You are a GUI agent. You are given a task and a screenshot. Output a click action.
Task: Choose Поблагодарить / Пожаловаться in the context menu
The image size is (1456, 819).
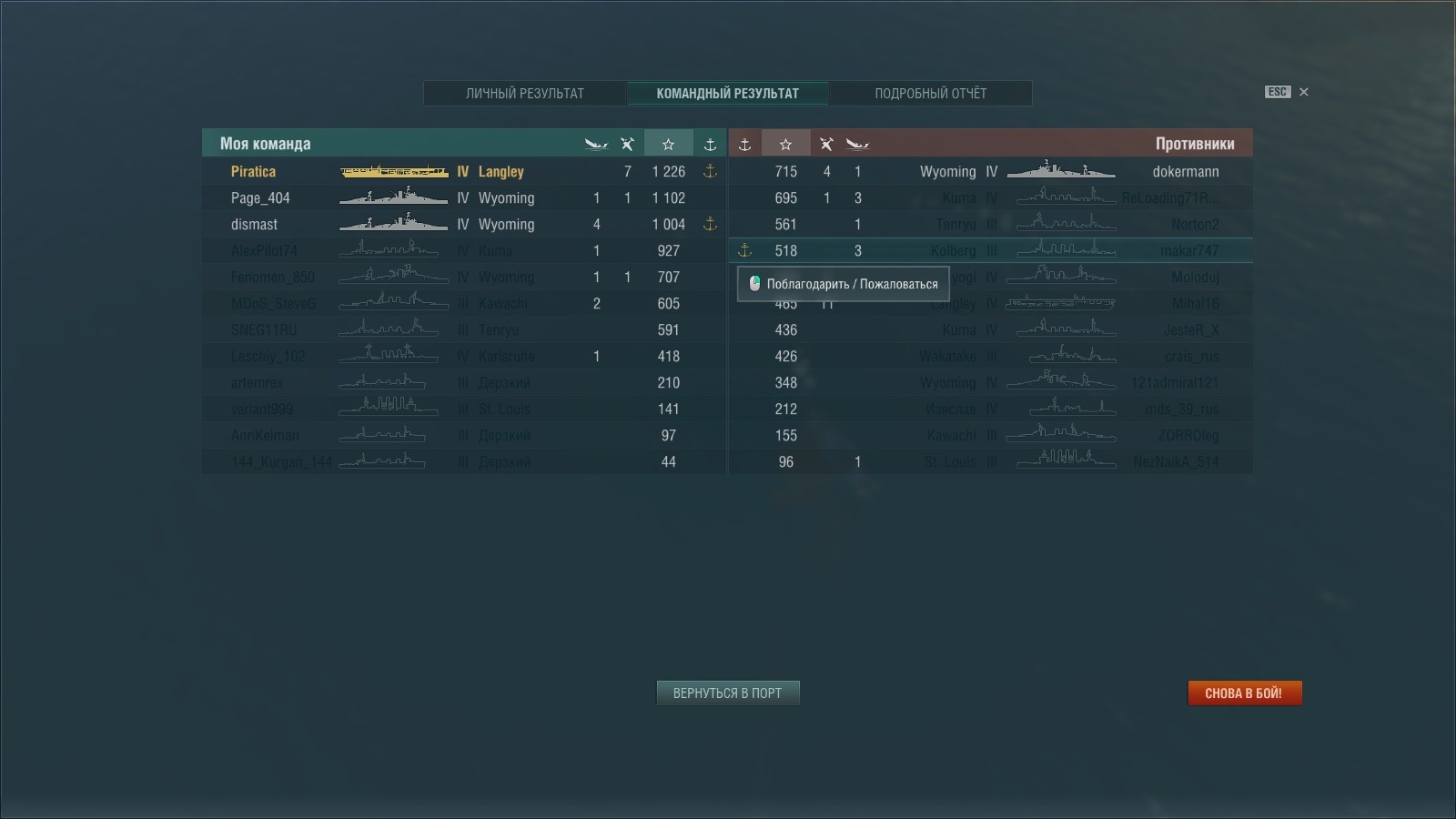tap(844, 284)
